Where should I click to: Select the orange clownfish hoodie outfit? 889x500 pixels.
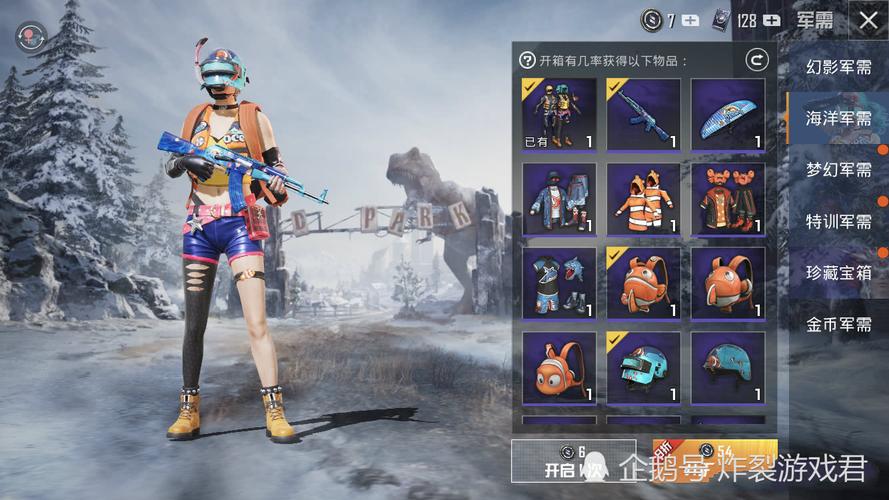pos(643,199)
